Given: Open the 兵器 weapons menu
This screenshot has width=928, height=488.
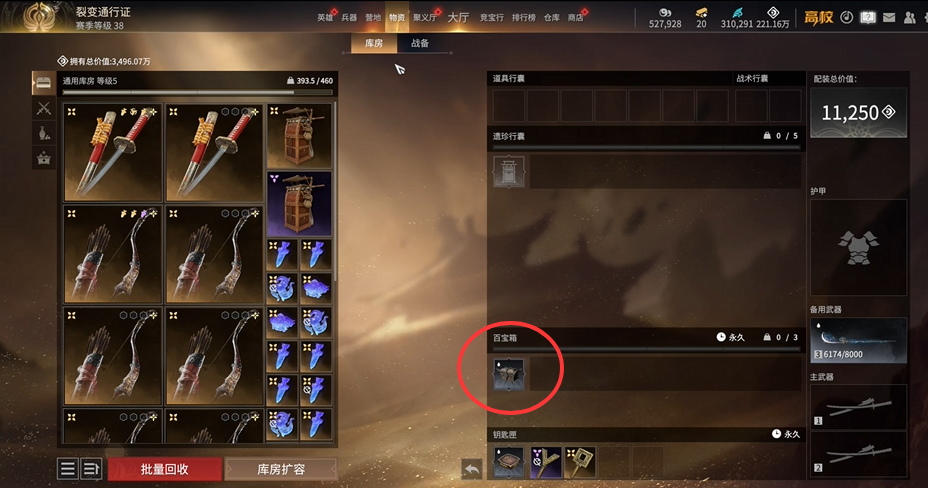Looking at the screenshot, I should 349,17.
